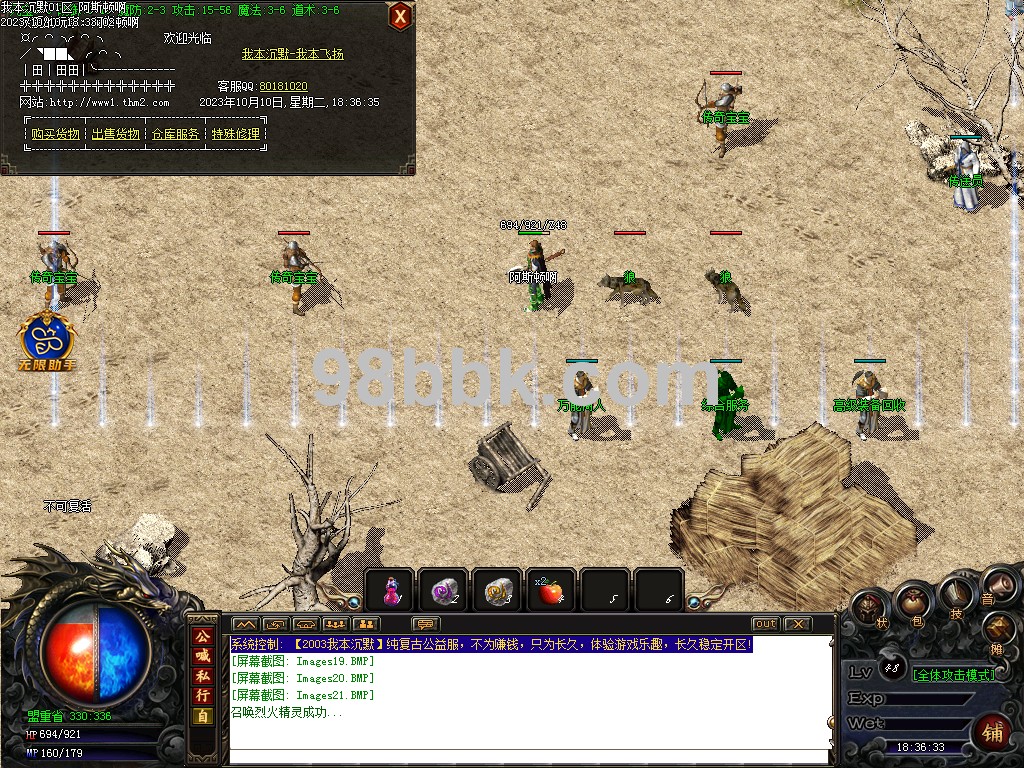Close the NPC dialog with the X button
1024x768 pixels.
tap(399, 16)
